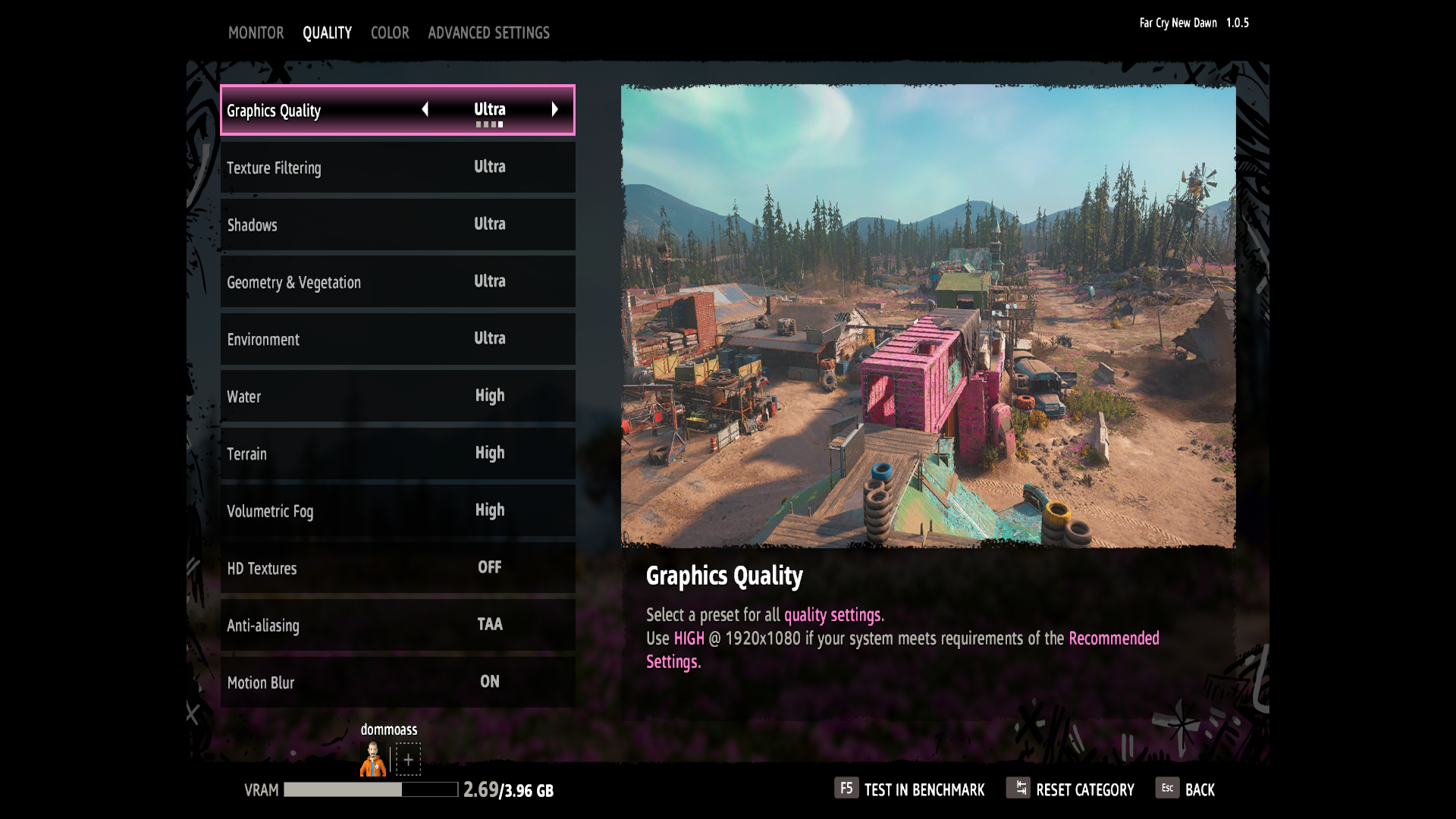This screenshot has height=819, width=1456.
Task: Select the Volumetric Fog row
Action: pos(397,510)
